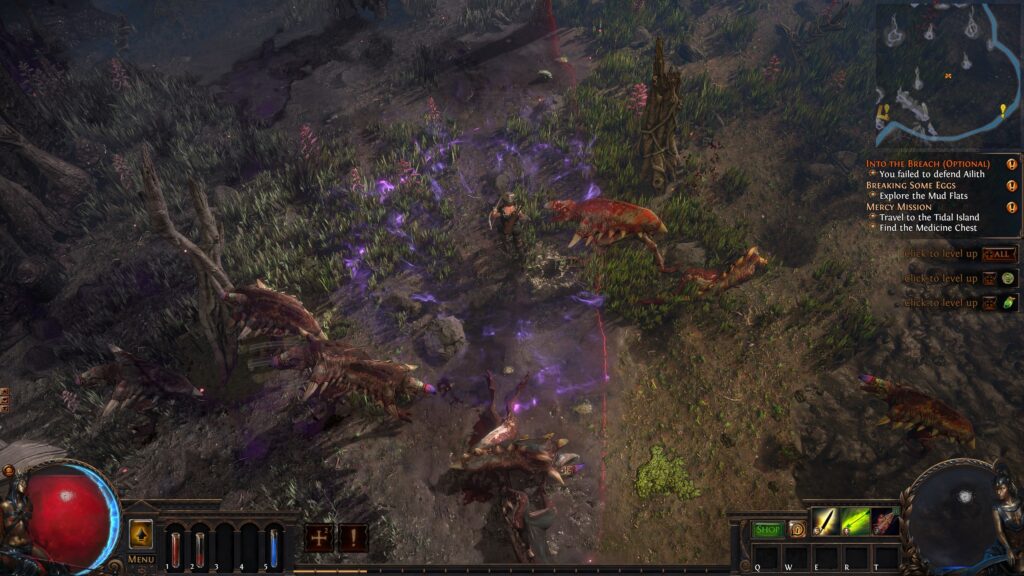Select the sword attack skill icon
The width and height of the screenshot is (1024, 576).
[825, 521]
